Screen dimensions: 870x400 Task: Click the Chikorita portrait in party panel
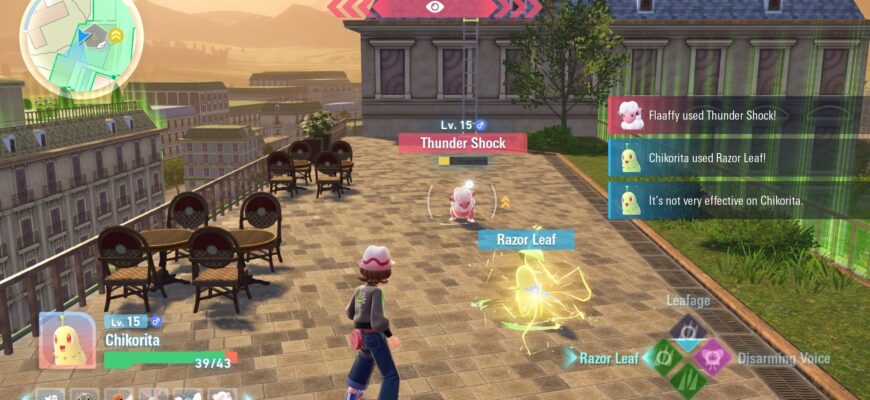tap(68, 340)
